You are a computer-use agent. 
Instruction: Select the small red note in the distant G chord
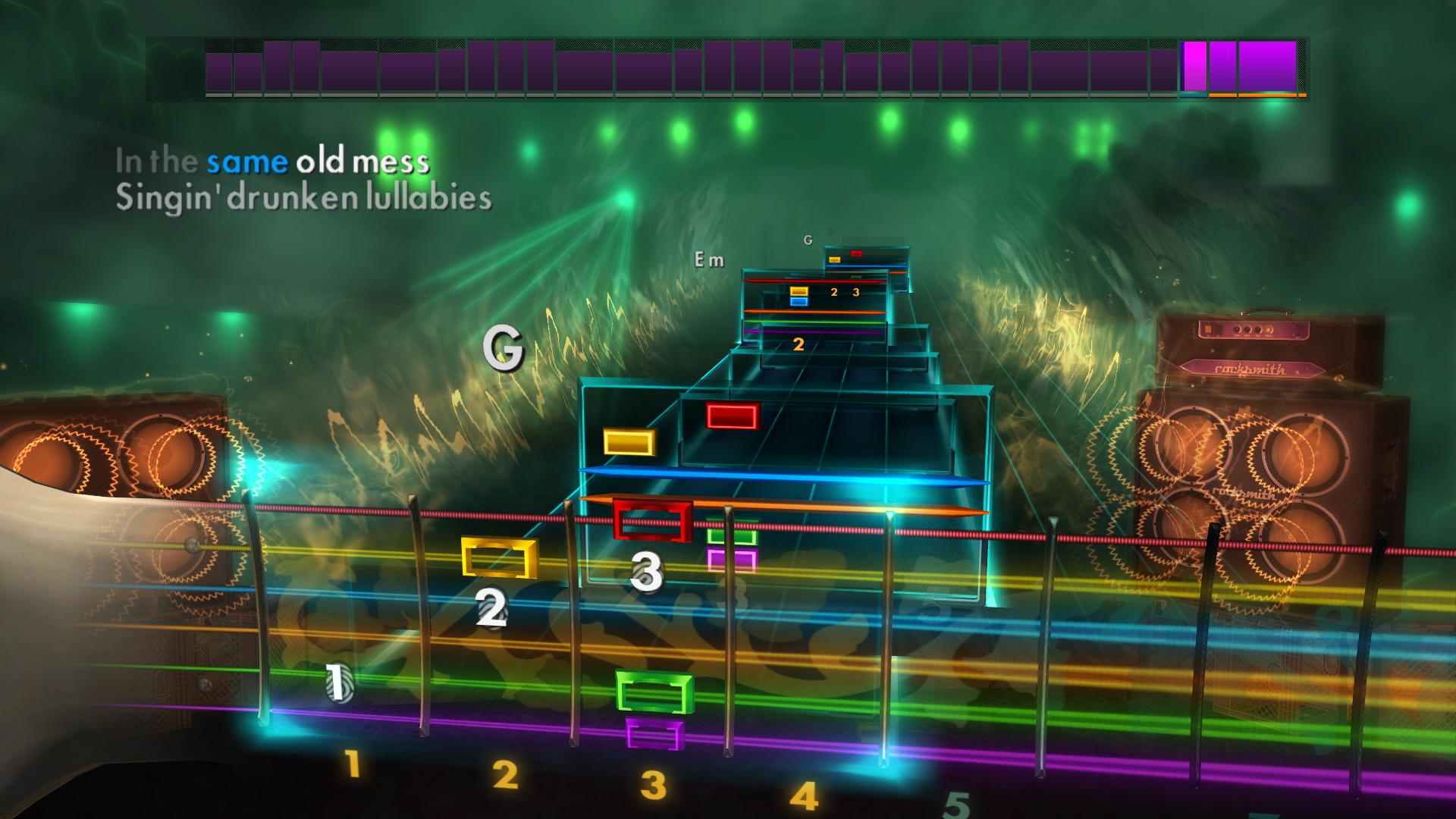pyautogui.click(x=855, y=254)
